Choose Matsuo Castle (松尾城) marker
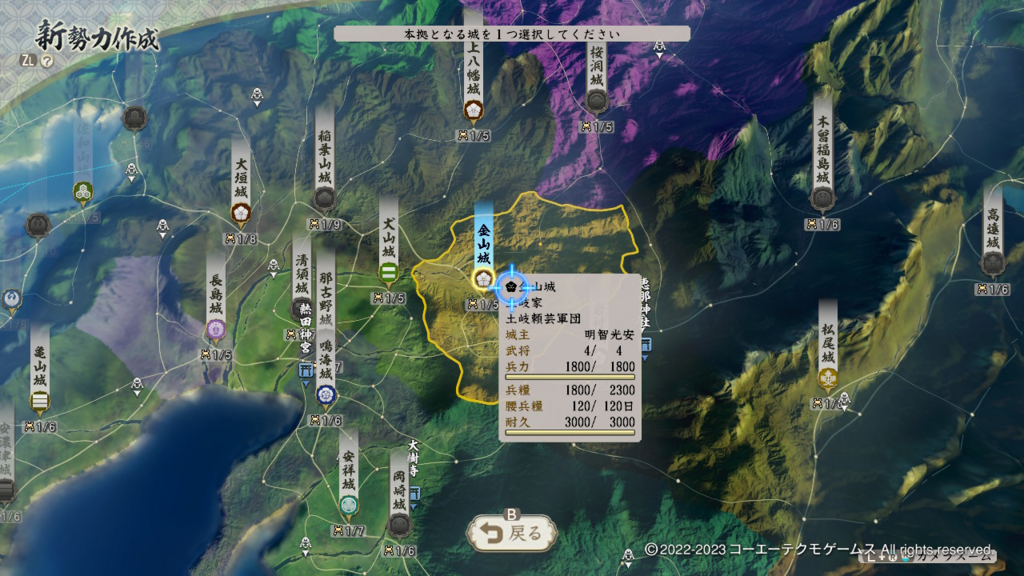The image size is (1024, 576). pos(828,377)
